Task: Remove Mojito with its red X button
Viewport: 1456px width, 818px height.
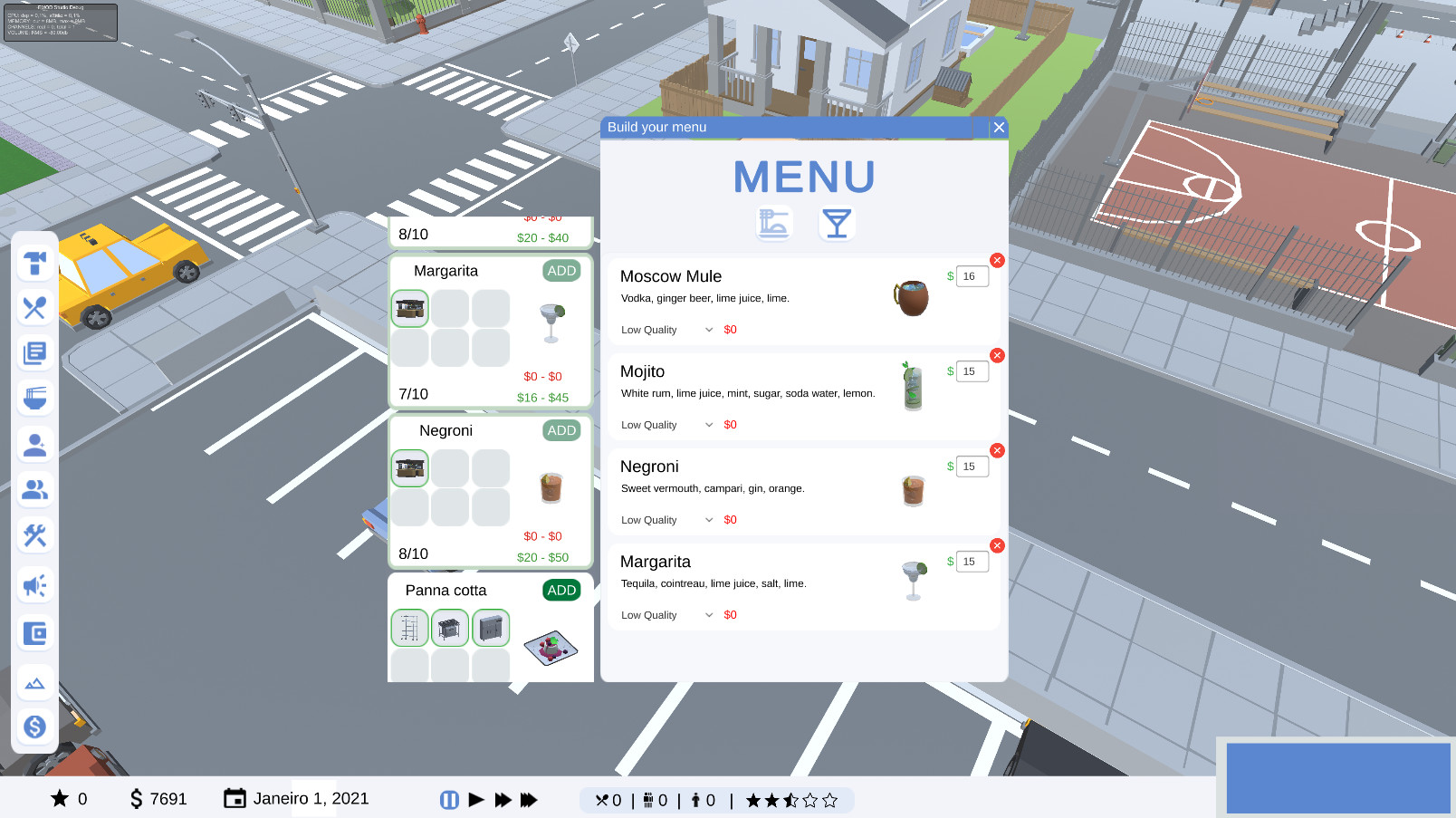Action: 997,355
